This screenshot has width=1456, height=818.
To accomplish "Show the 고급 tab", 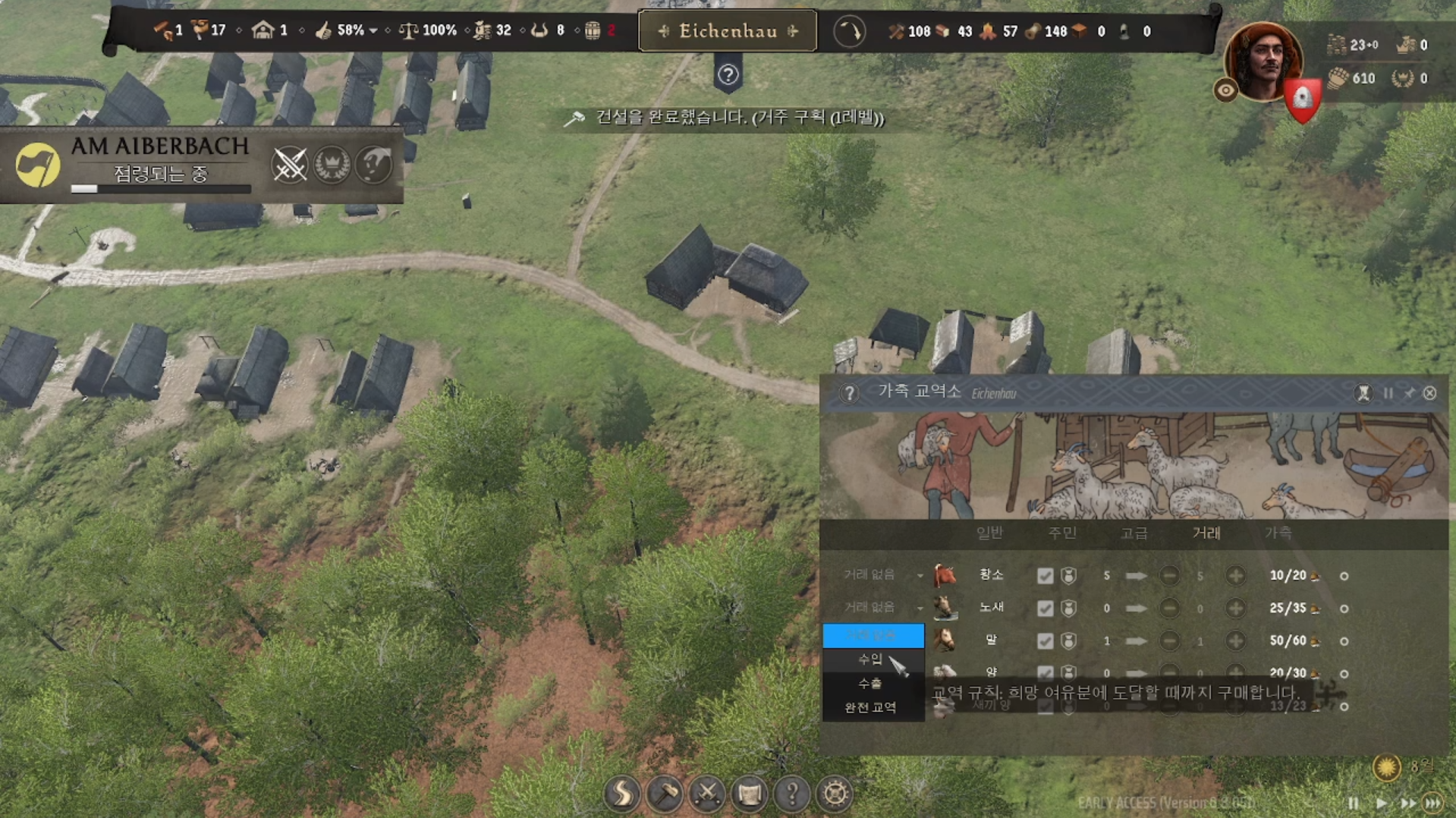I will click(x=1134, y=533).
